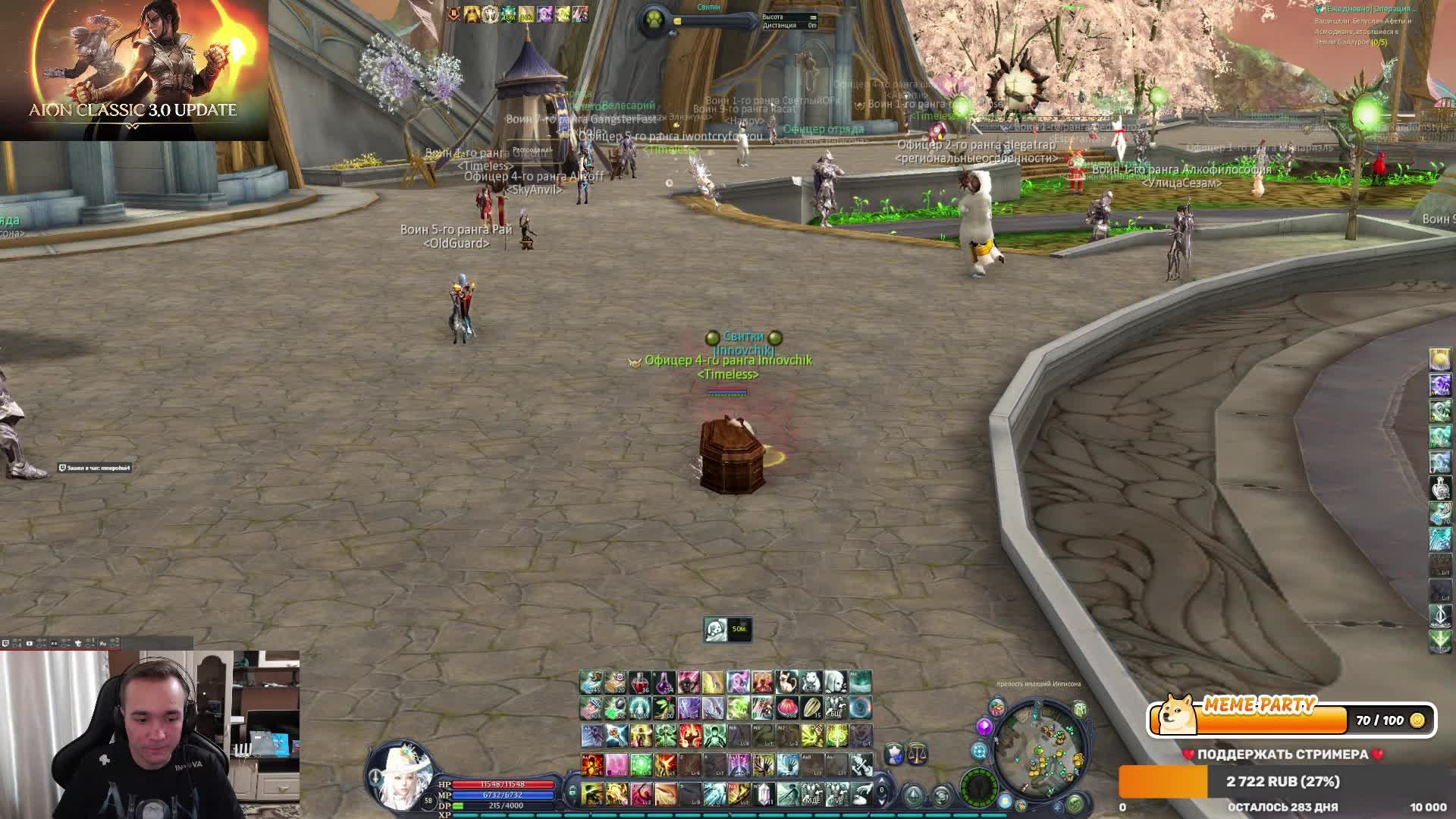This screenshot has width=1456, height=819.
Task: Summon the siamese cat pet
Action: tap(787, 682)
